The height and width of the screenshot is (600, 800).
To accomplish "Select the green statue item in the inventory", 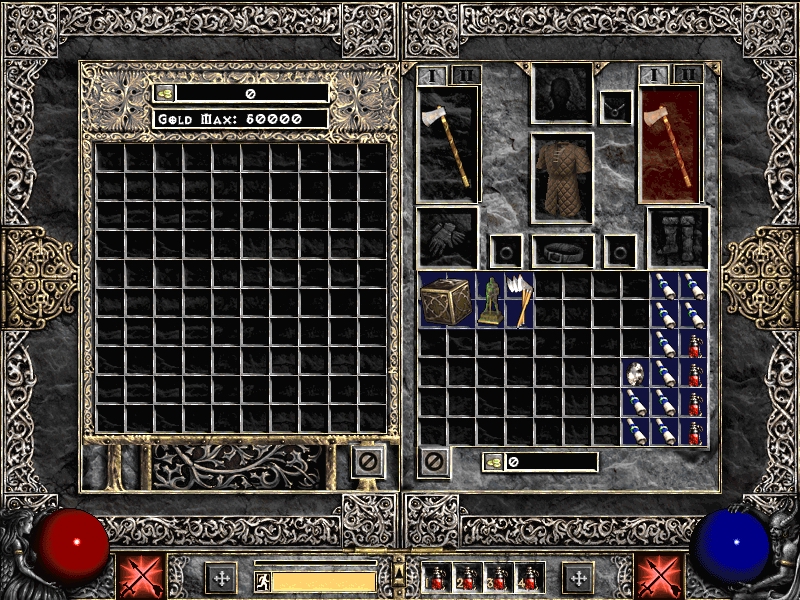I will click(490, 300).
